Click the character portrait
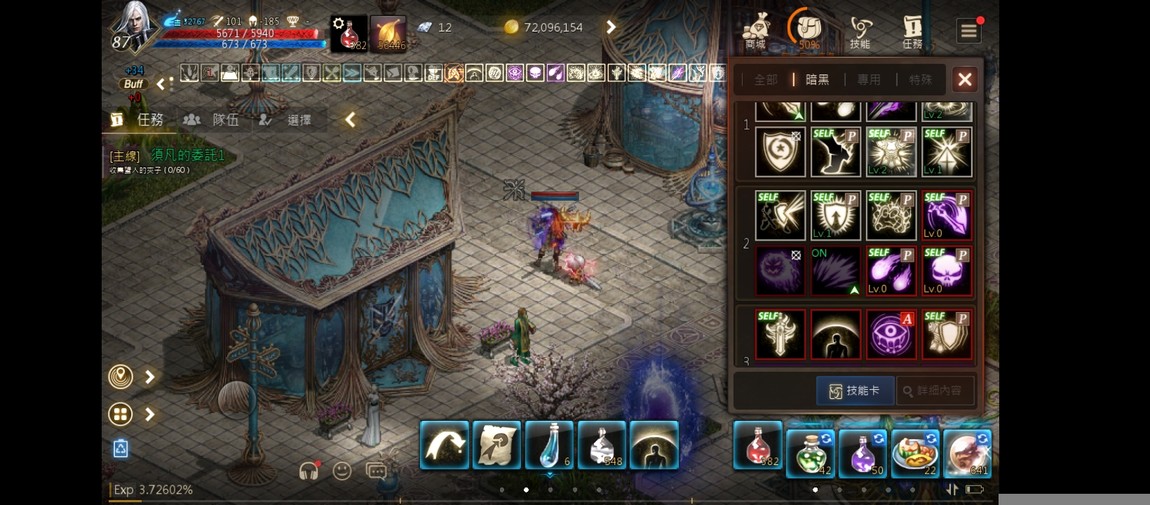This screenshot has width=1150, height=505. [x=133, y=27]
